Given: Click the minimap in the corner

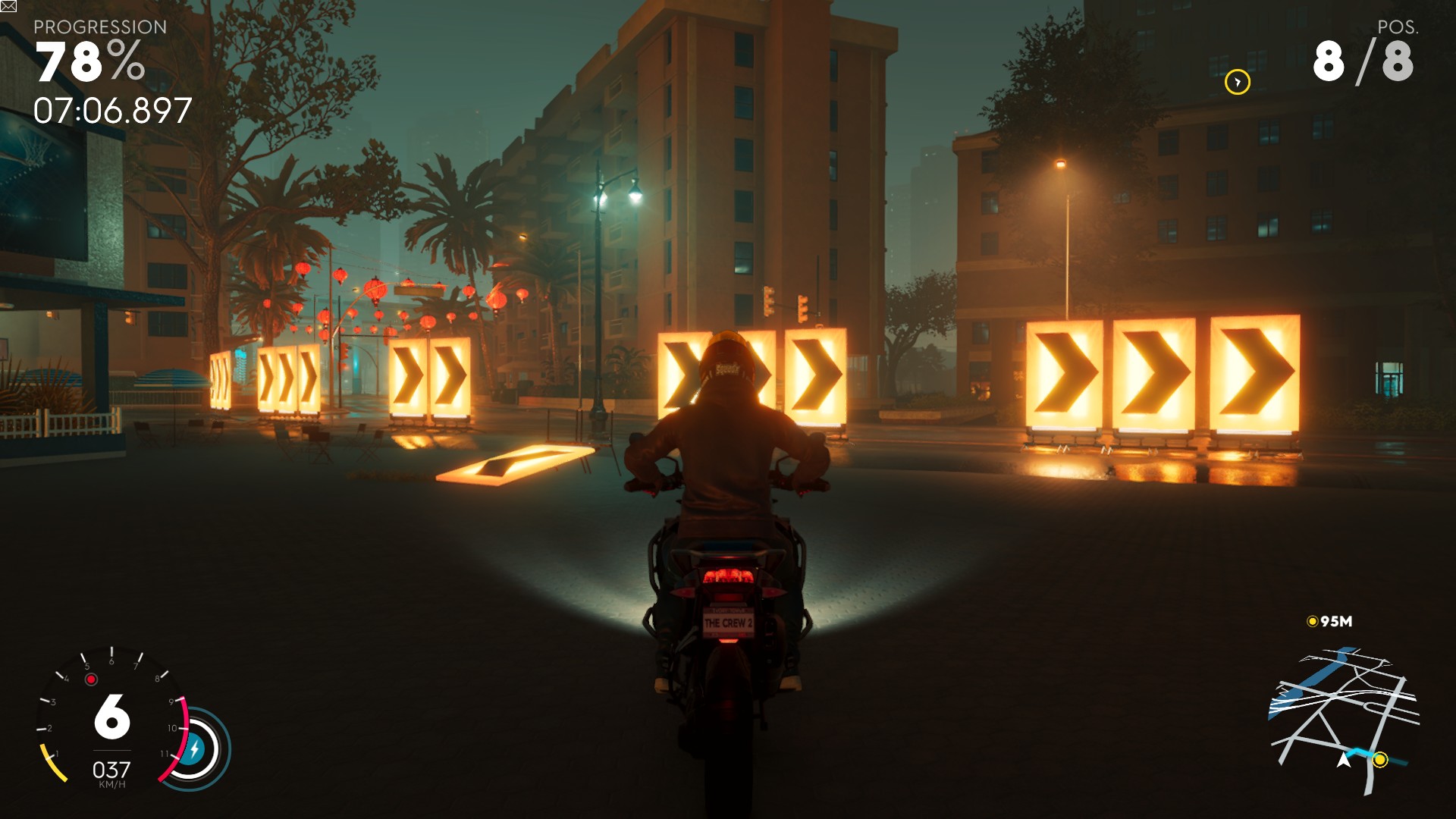Looking at the screenshot, I should coord(1343,717).
